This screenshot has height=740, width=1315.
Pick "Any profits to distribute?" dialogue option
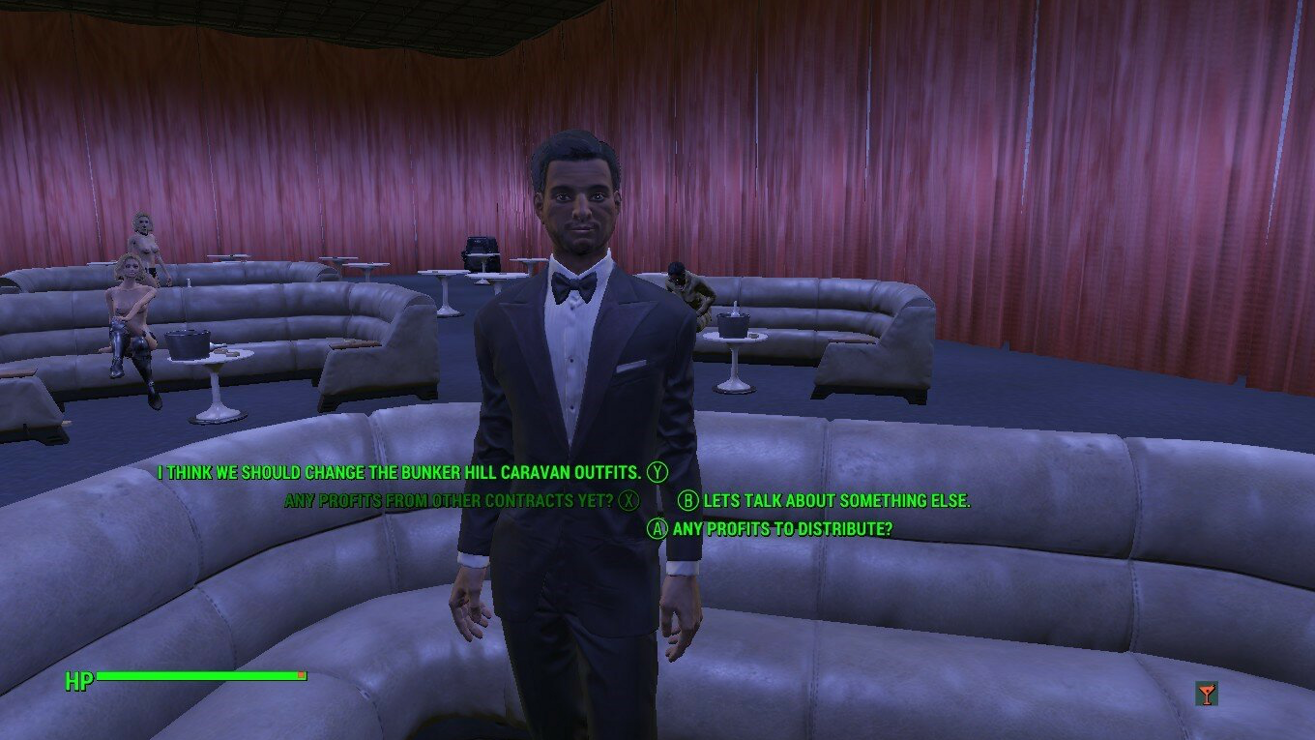click(x=782, y=529)
